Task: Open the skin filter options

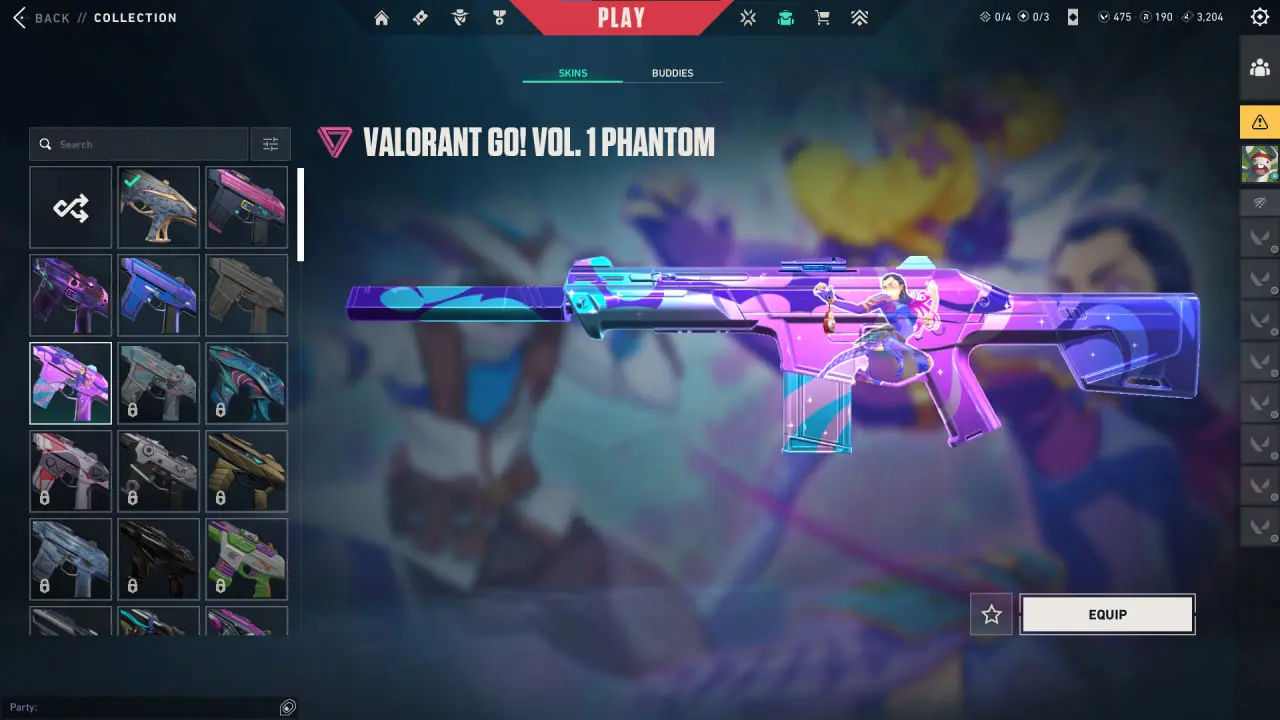Action: pos(271,144)
